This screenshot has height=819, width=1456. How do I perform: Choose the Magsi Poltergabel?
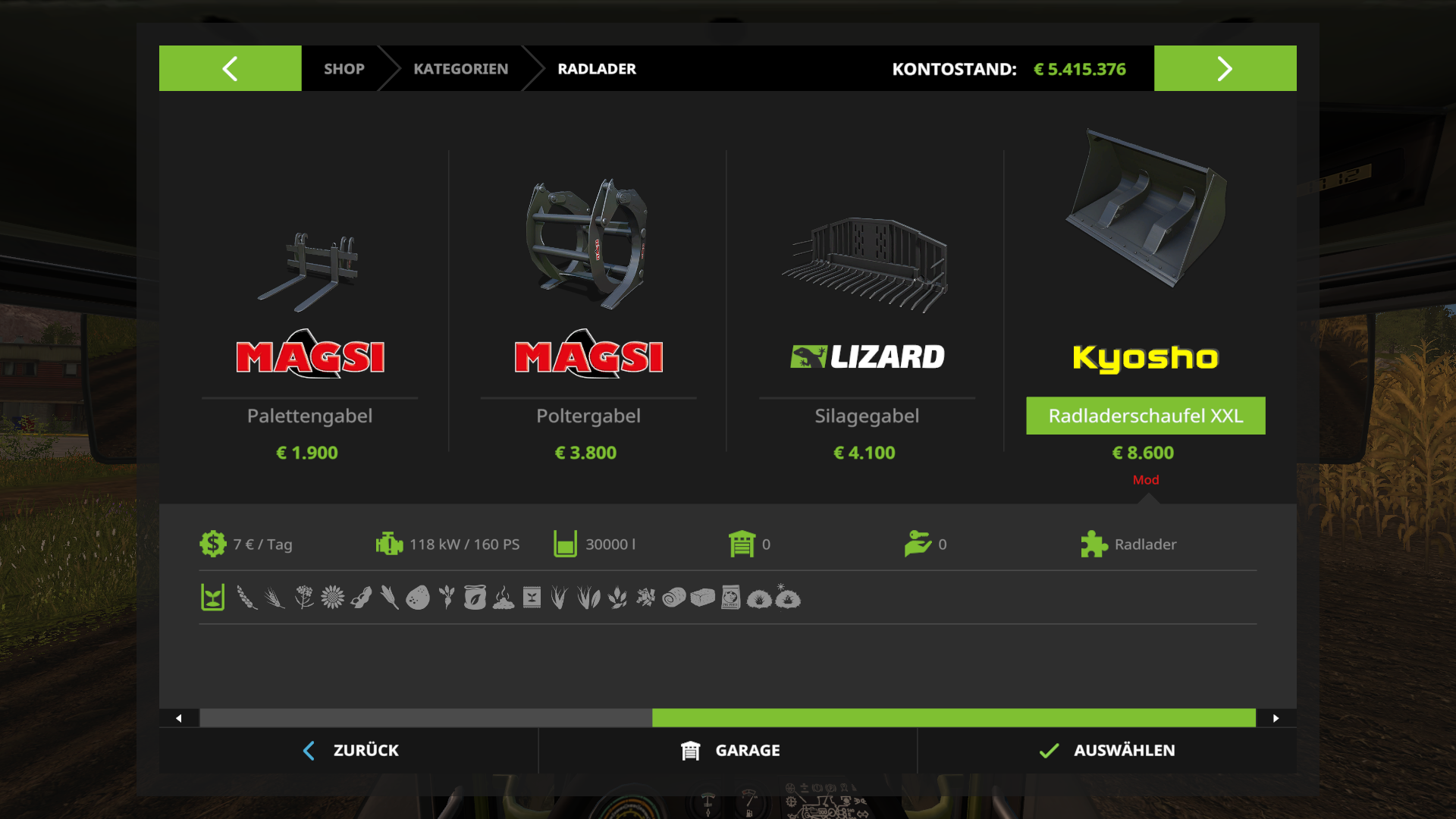(x=588, y=303)
